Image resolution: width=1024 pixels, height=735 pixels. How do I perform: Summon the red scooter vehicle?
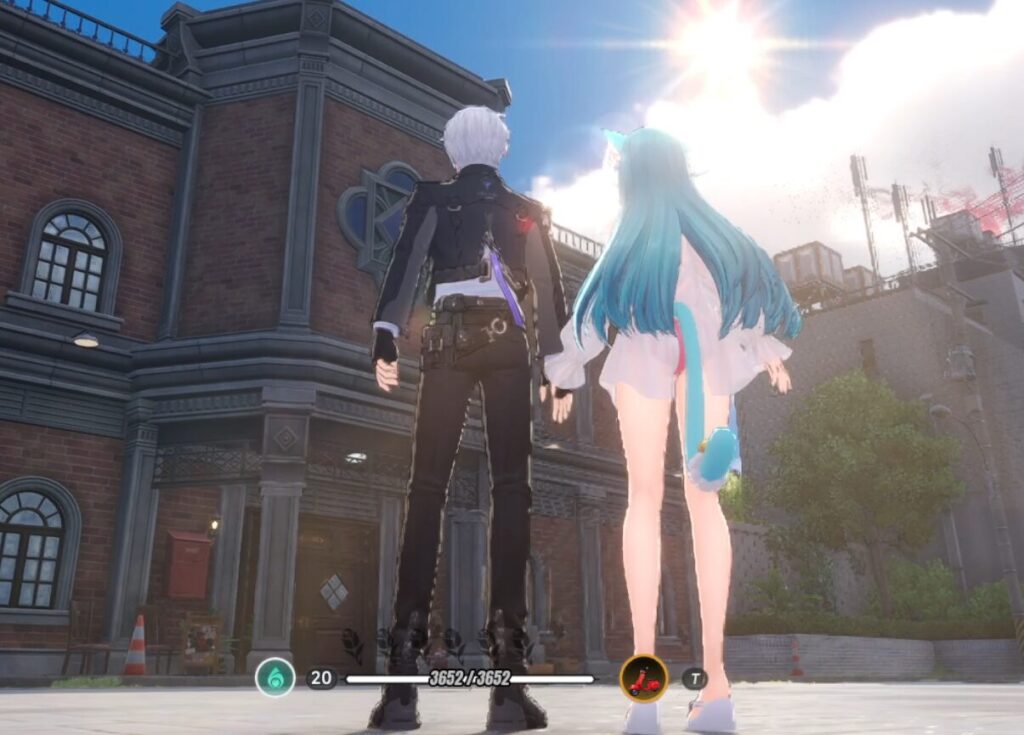click(644, 678)
